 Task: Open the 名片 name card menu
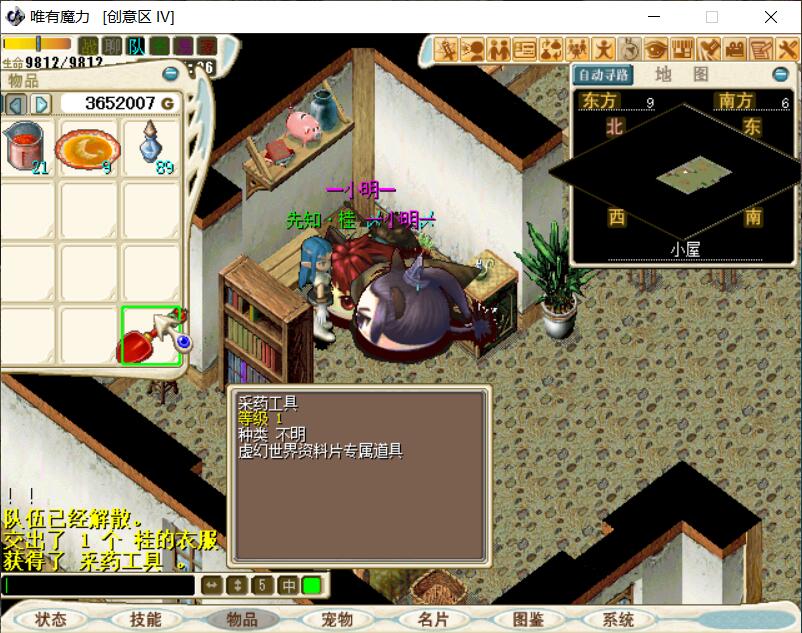pos(433,619)
